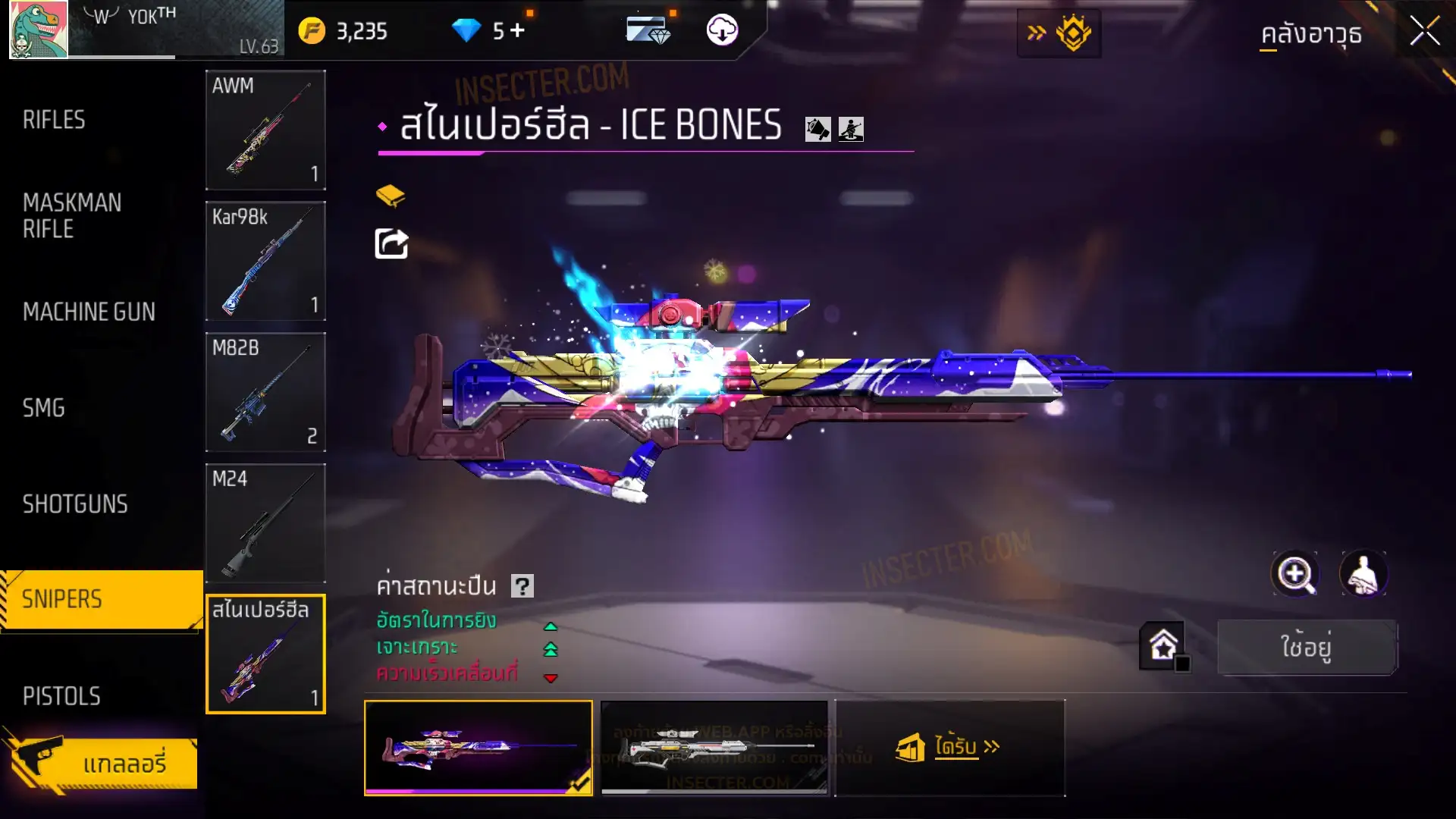
Task: Select the MACHINE GUN category
Action: [89, 312]
